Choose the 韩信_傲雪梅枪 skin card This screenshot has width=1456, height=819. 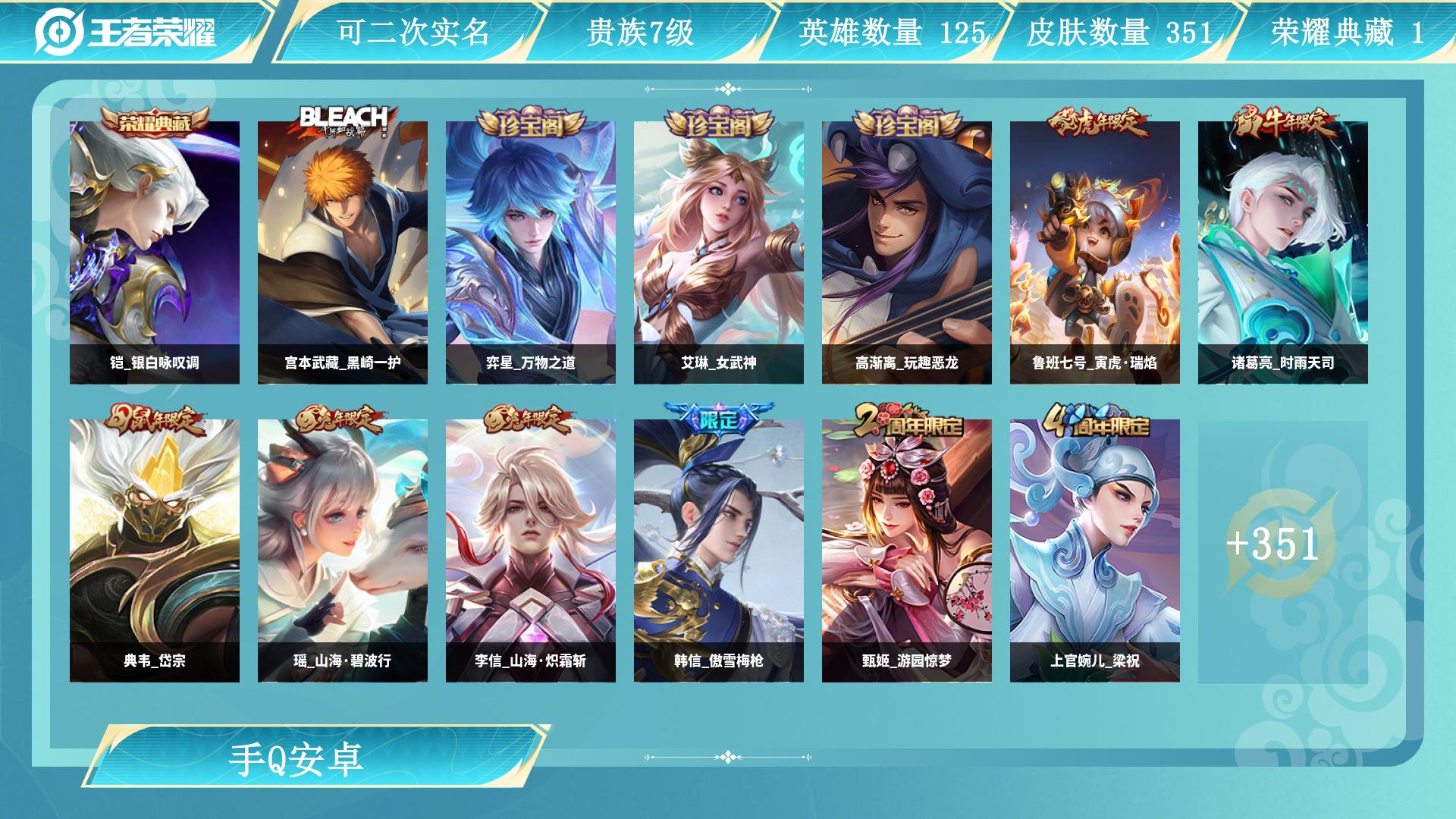(x=719, y=551)
